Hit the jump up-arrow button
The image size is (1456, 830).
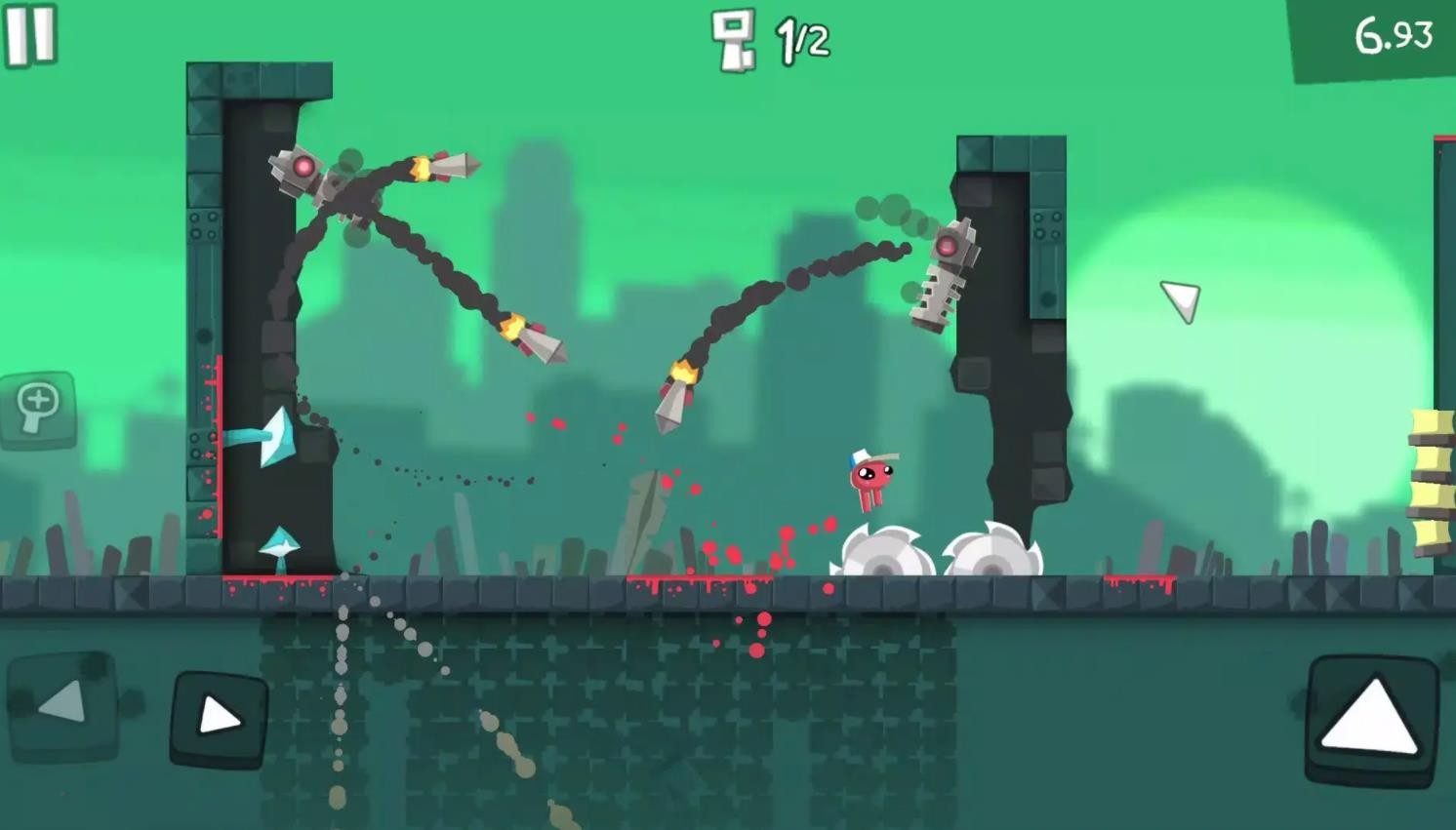(x=1371, y=718)
